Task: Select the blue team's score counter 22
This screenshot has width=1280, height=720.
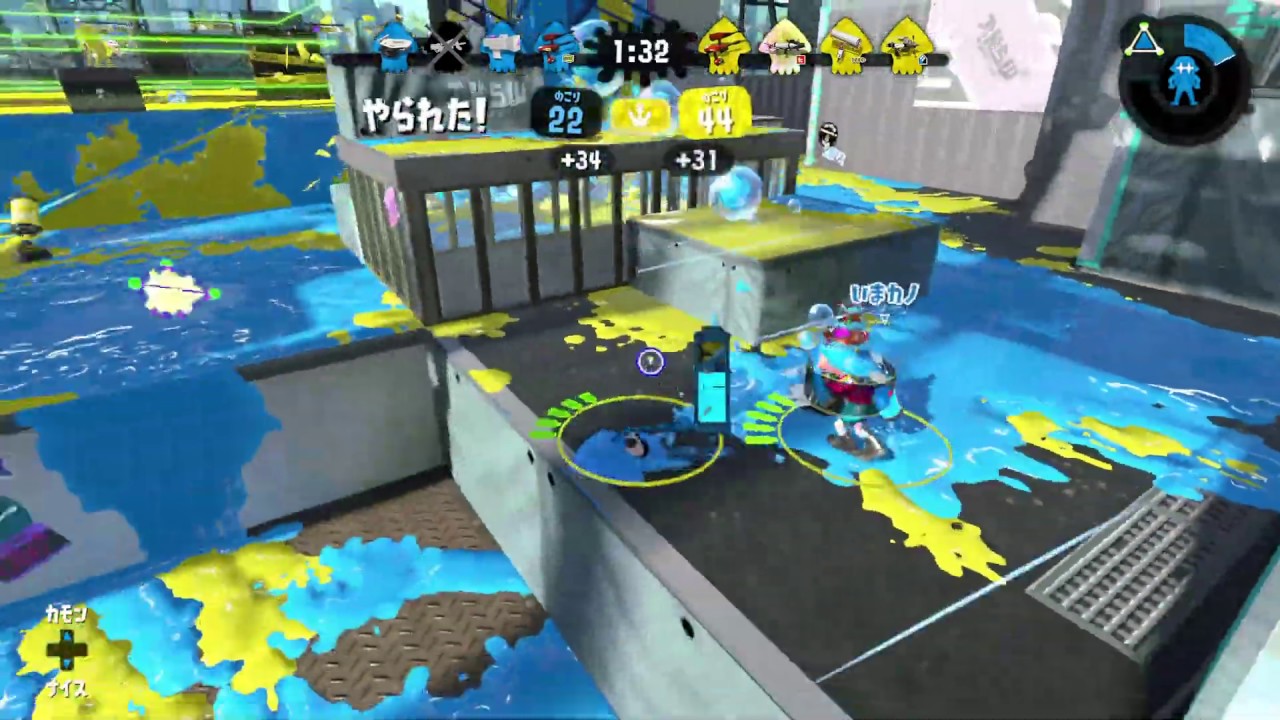Action: 568,118
